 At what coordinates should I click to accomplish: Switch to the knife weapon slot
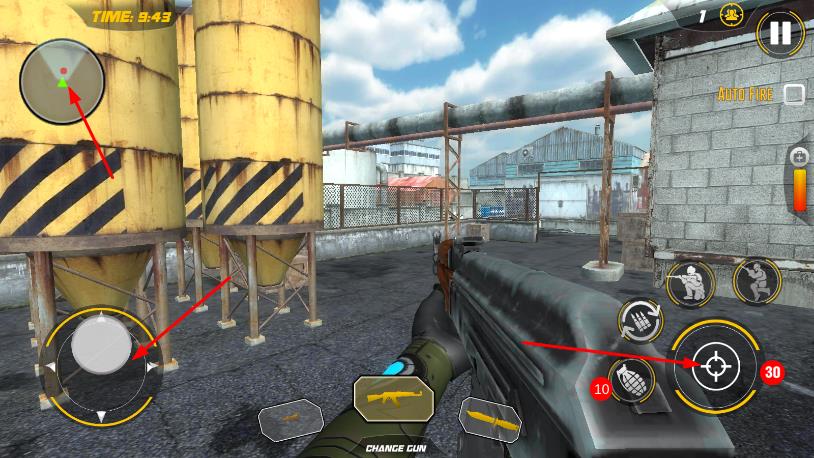tap(489, 420)
